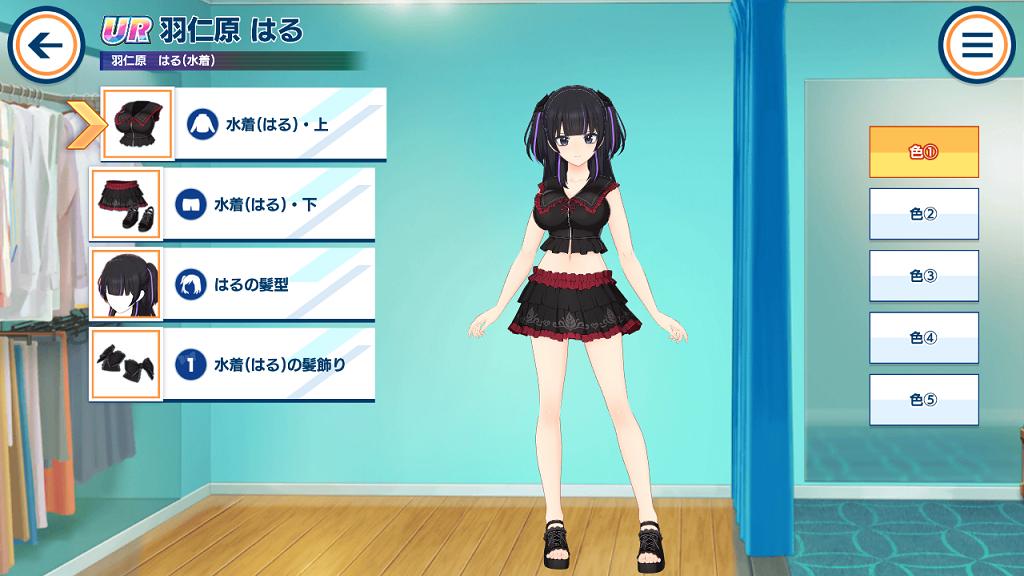1024x576 pixels.
Task: Click the black swimsuit top thumbnail
Action: pyautogui.click(x=138, y=124)
